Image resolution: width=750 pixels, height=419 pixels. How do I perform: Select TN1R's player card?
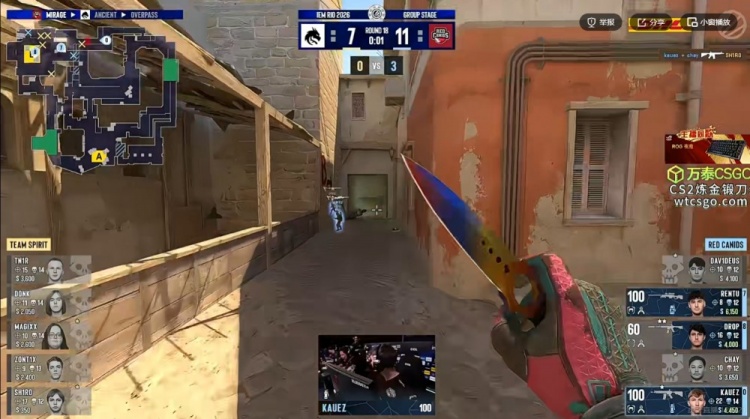point(45,267)
